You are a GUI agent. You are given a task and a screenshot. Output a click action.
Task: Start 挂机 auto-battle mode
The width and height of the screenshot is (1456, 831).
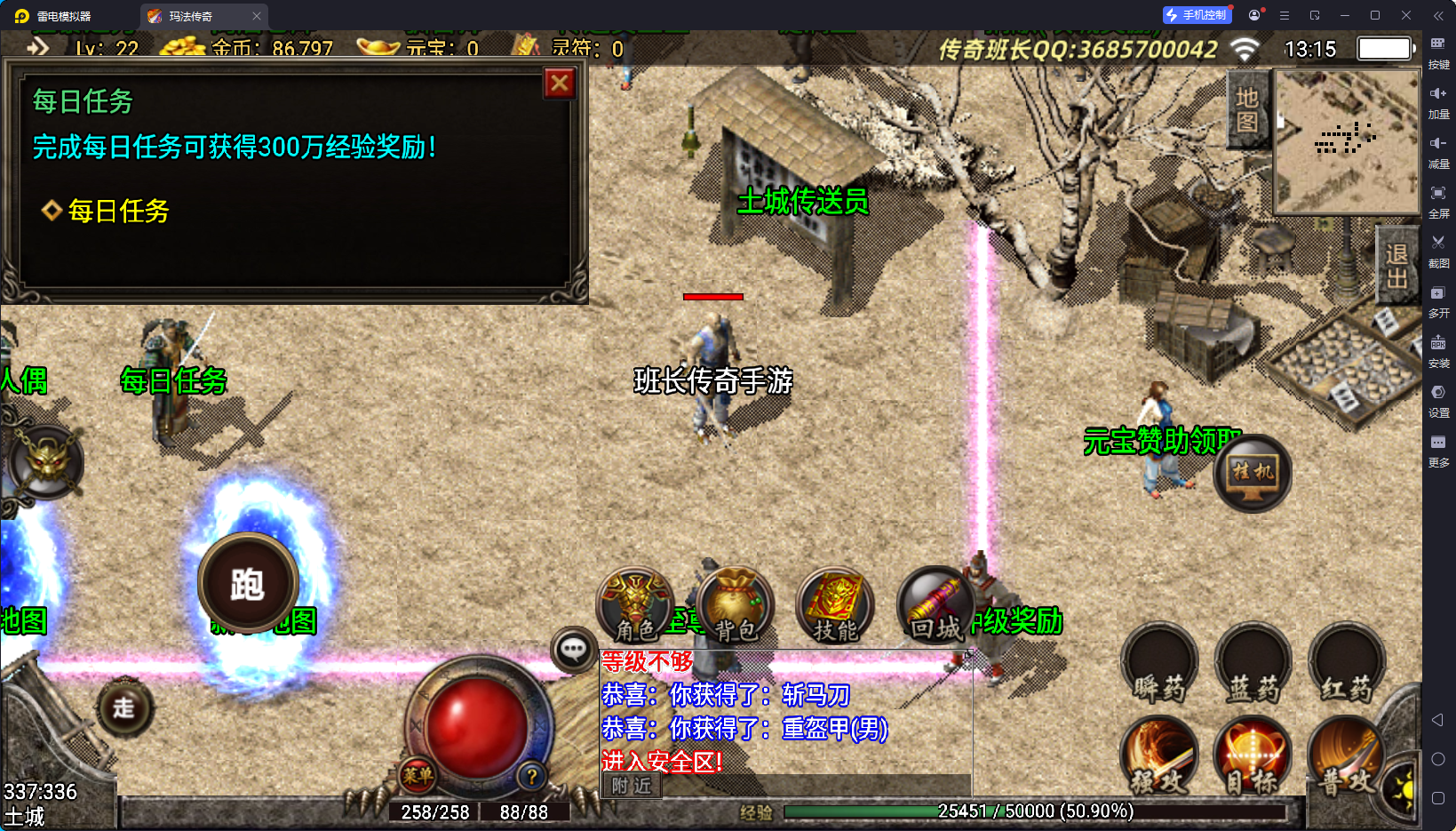pos(1253,473)
